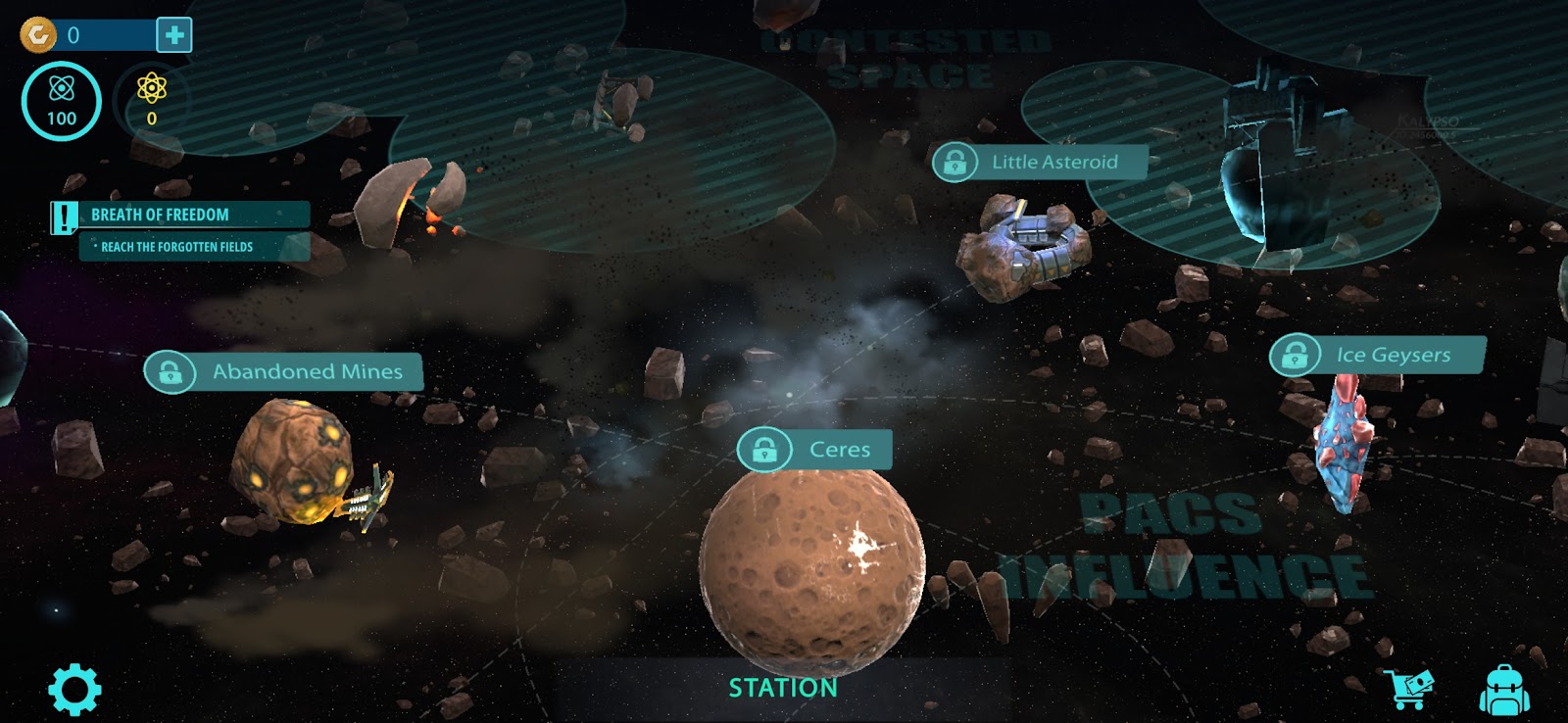Open the shop cart
Screen dimensions: 1568x723
coord(1409,689)
